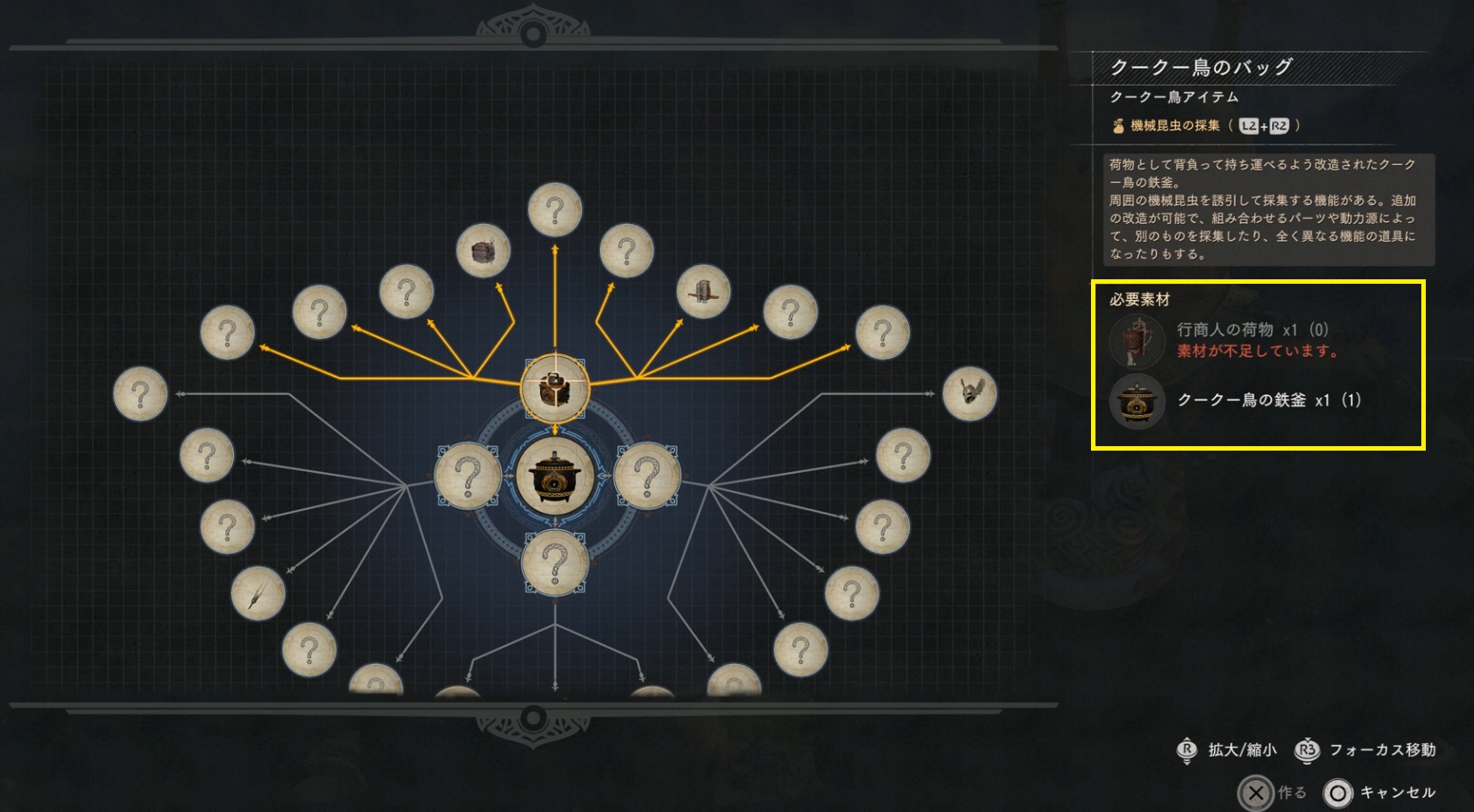The width and height of the screenshot is (1474, 812).
Task: Open the unknown node left of the pot
Action: coord(468,476)
